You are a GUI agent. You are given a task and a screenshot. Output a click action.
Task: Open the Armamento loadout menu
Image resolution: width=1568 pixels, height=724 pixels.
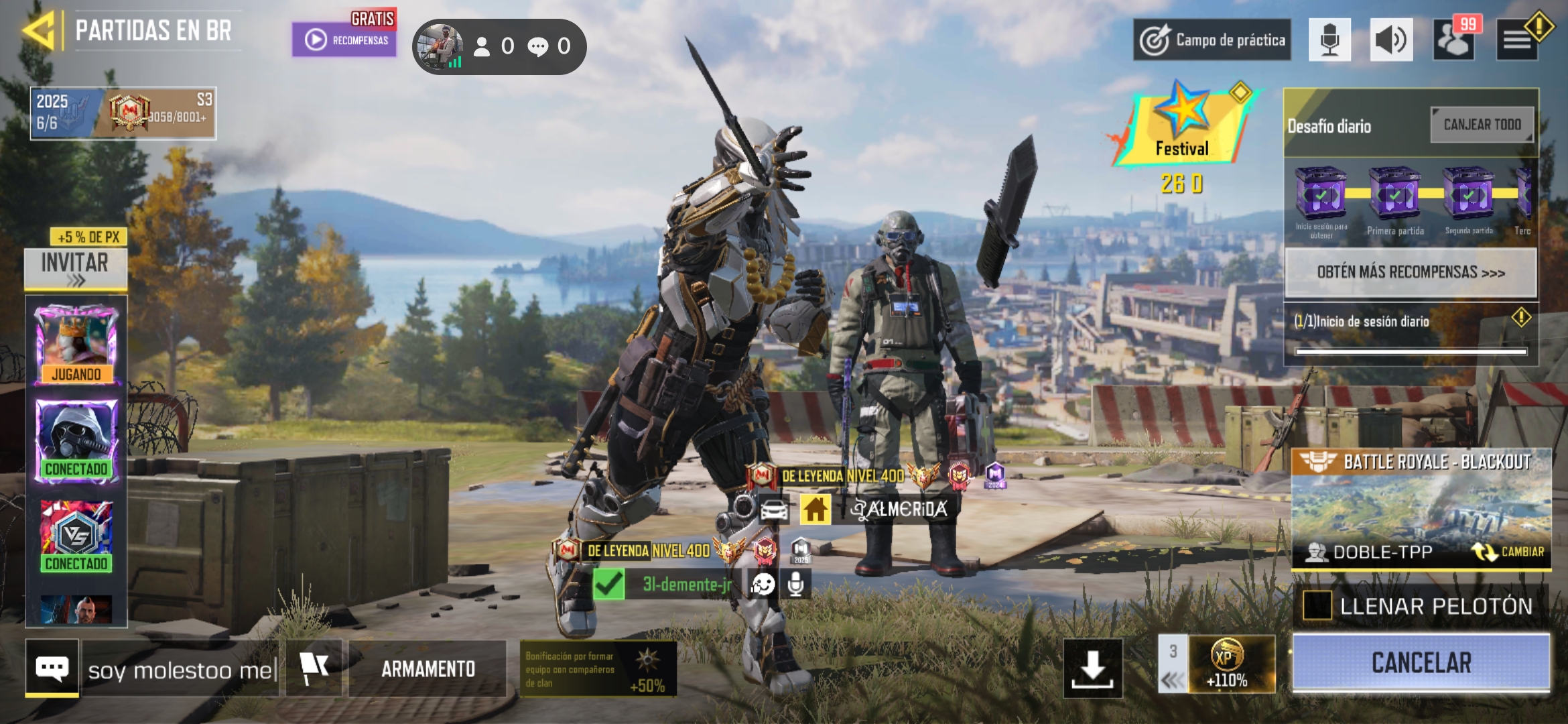click(428, 669)
